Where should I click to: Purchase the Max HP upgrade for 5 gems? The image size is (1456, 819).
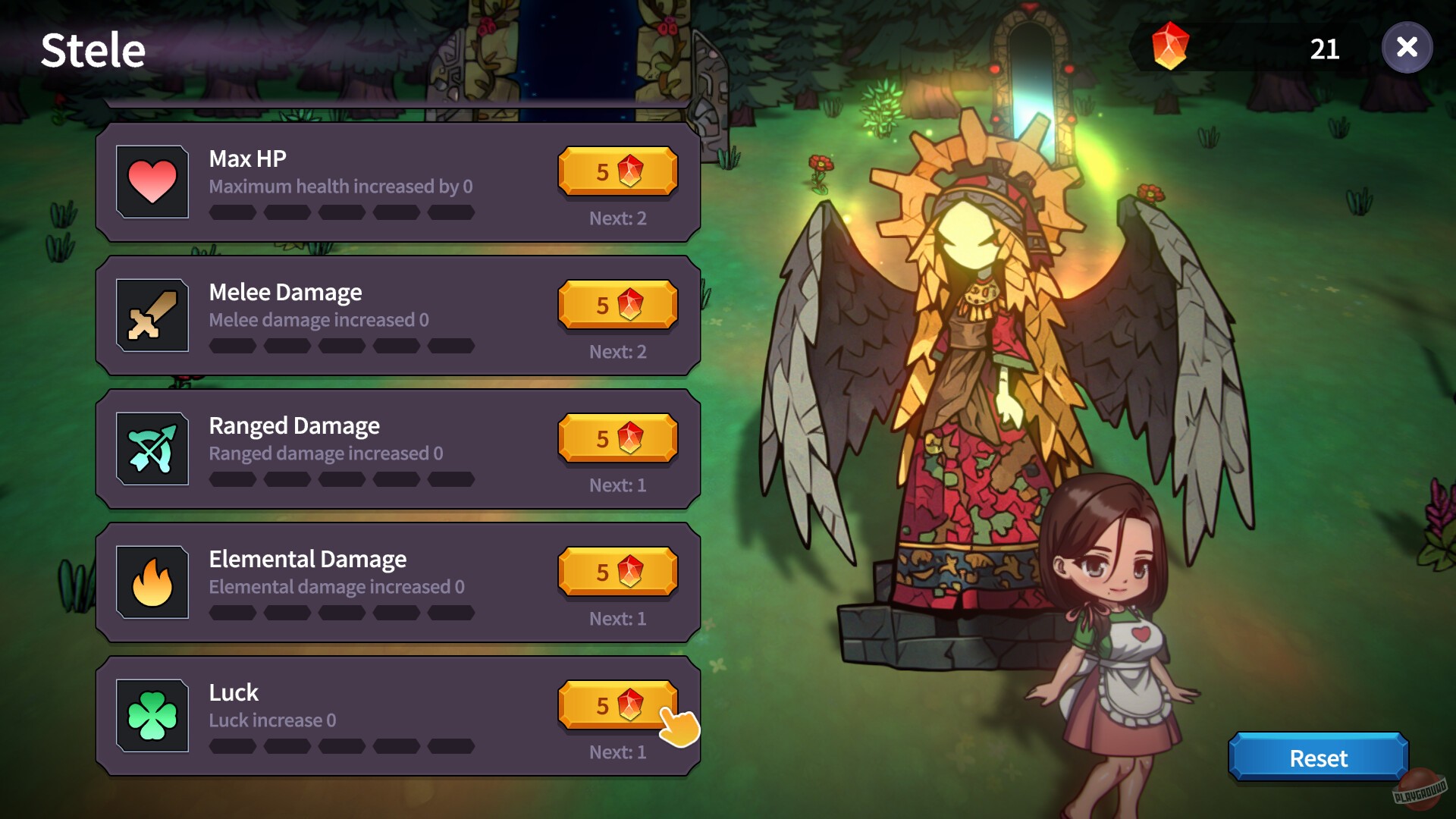click(617, 171)
